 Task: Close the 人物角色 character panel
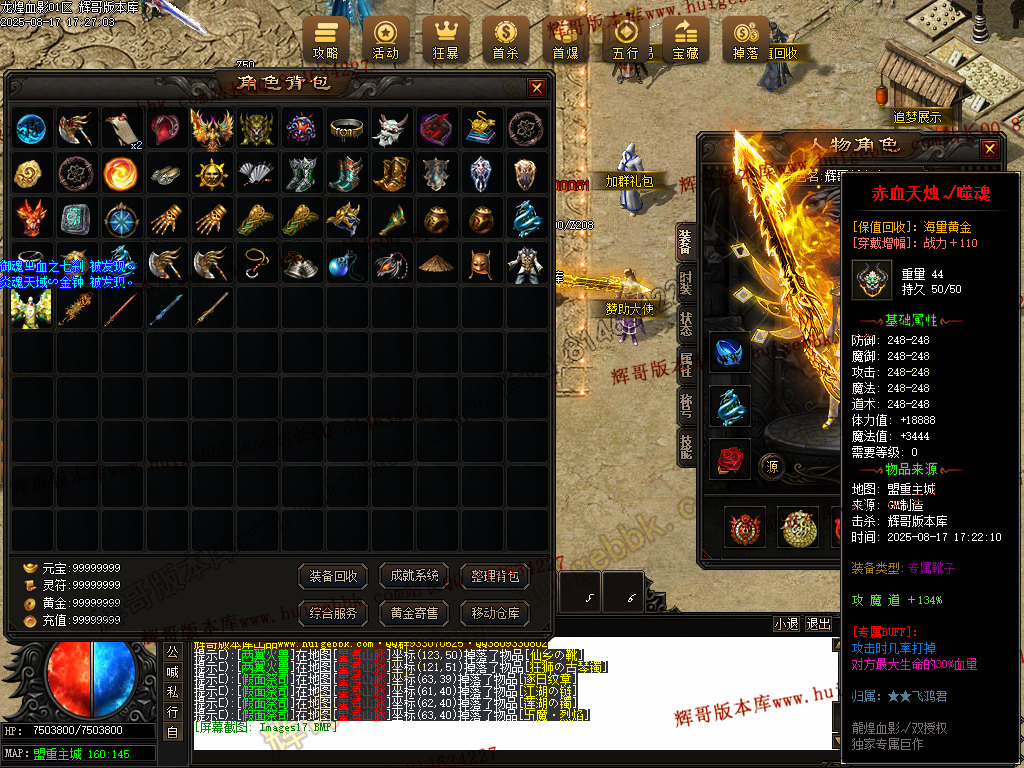coord(989,149)
